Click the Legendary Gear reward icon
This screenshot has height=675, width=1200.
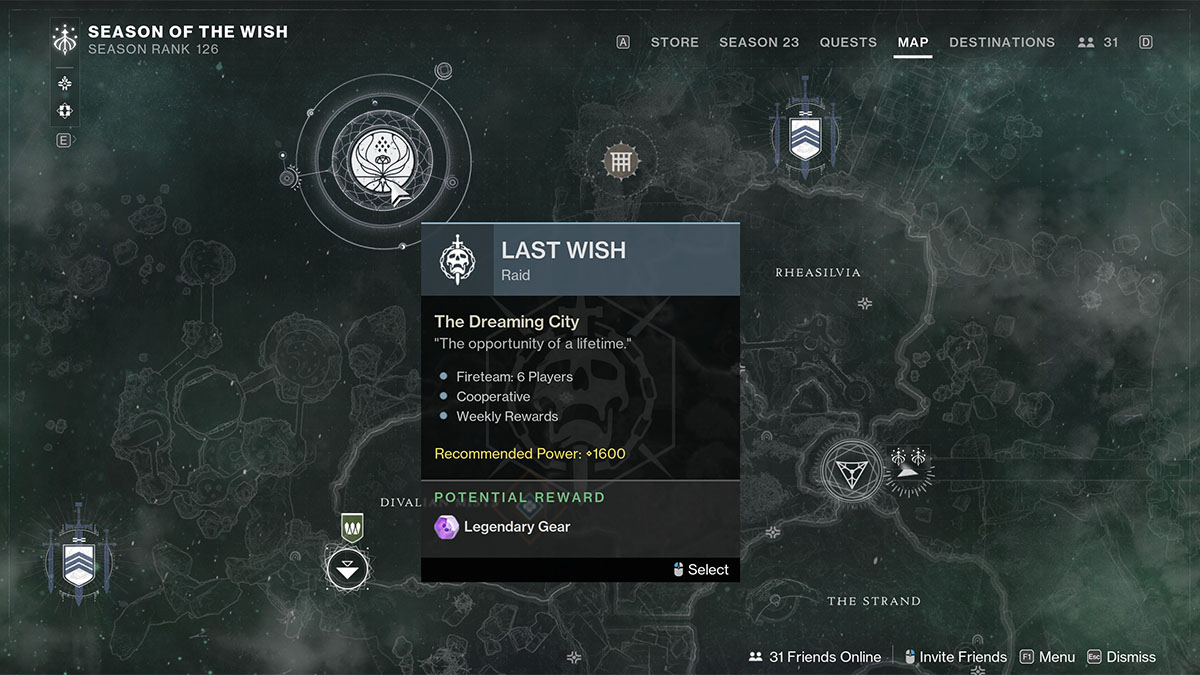coord(446,527)
